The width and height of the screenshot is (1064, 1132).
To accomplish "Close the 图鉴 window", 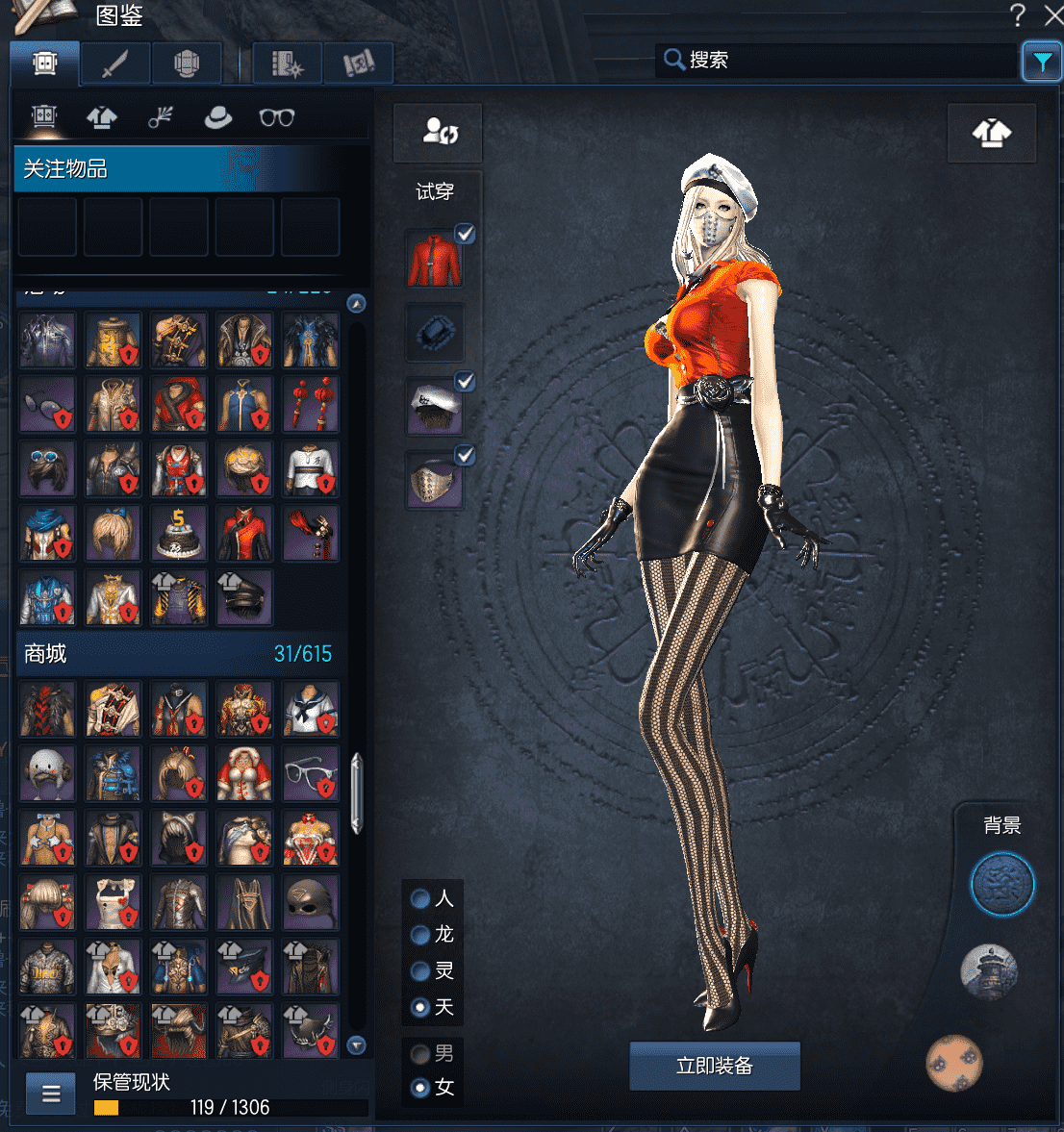I will 1052,14.
